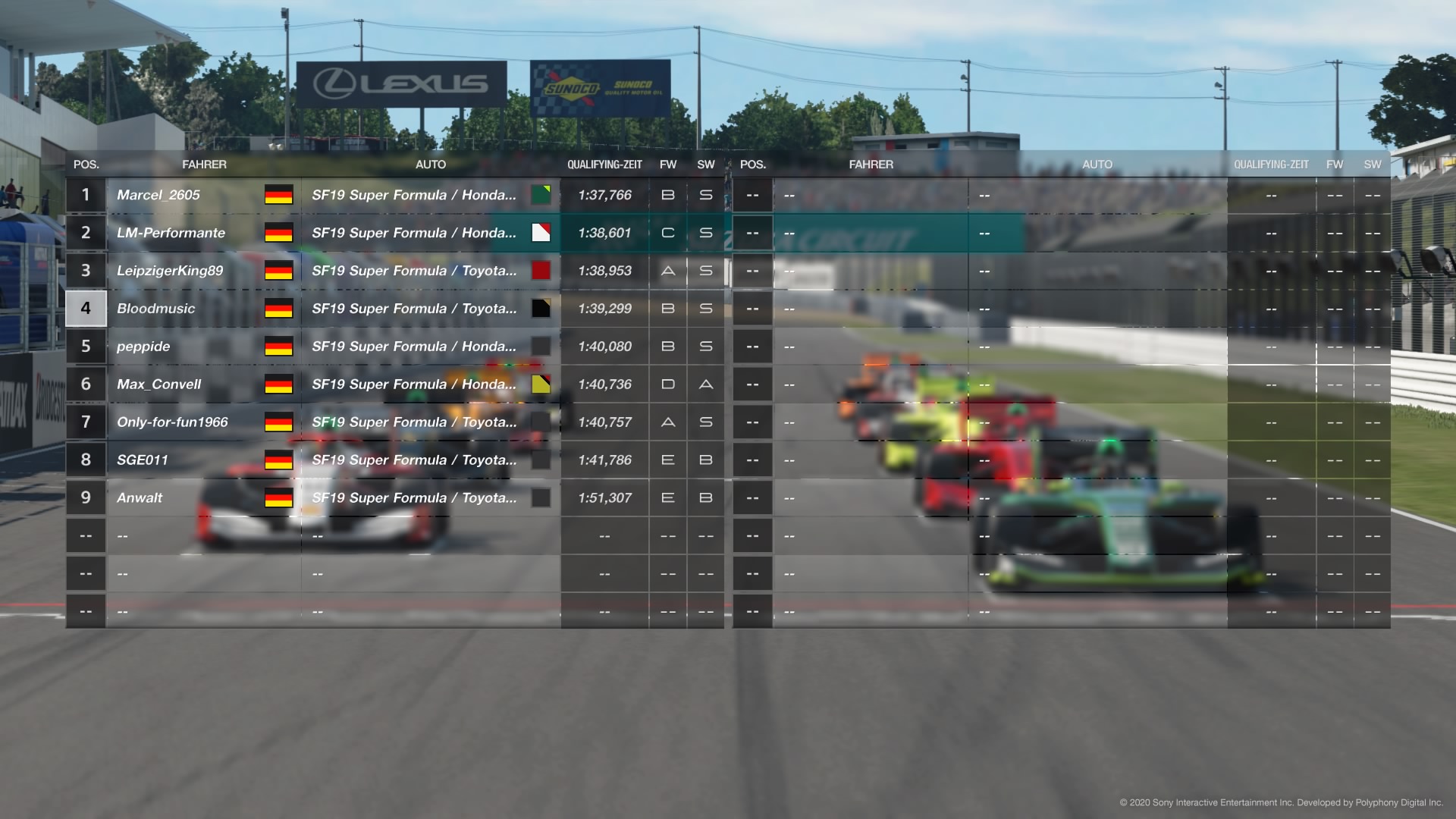Click the flag next to Anwalt
The width and height of the screenshot is (1456, 819).
point(278,498)
